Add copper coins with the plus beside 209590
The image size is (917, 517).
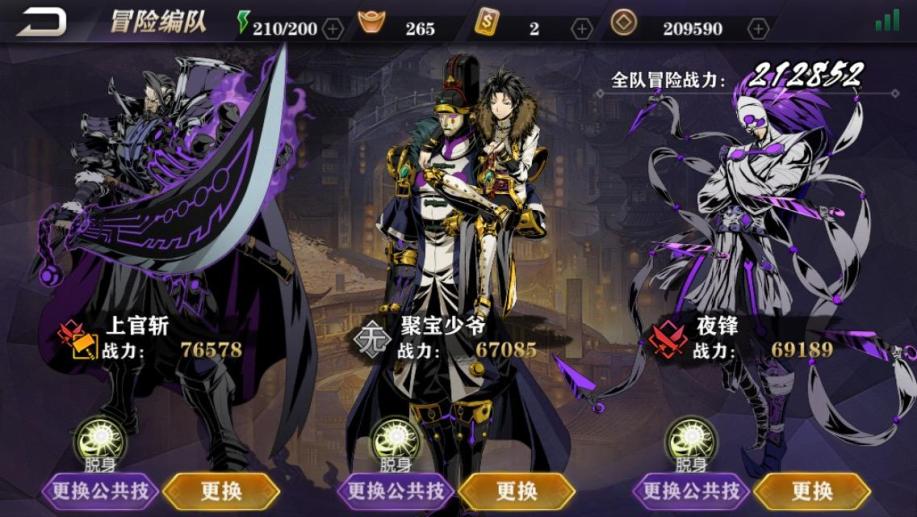(758, 28)
